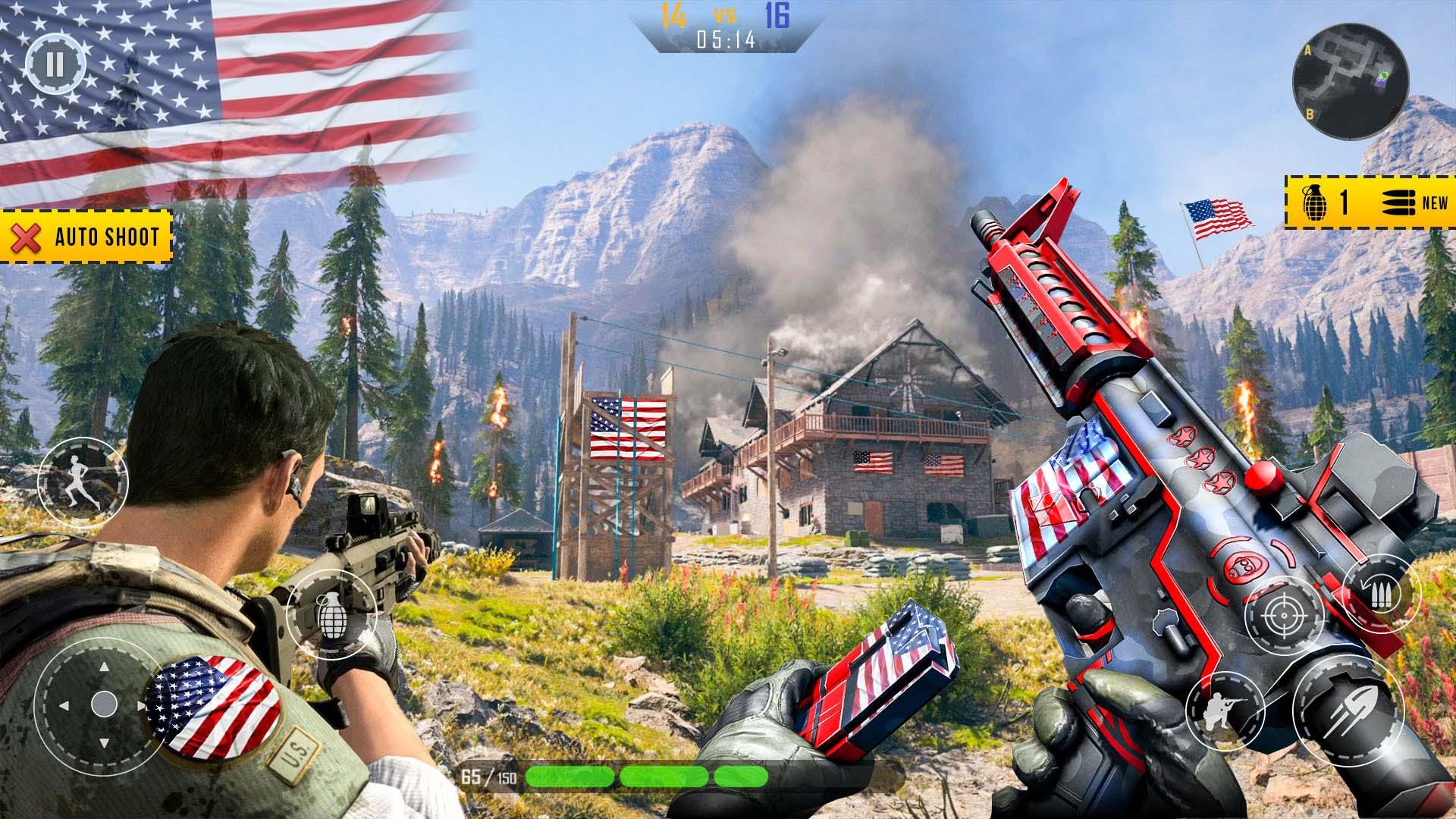Screen dimensions: 1456x819
Task: Toggle crouch with the kneeling soldier button
Action: point(1224,708)
